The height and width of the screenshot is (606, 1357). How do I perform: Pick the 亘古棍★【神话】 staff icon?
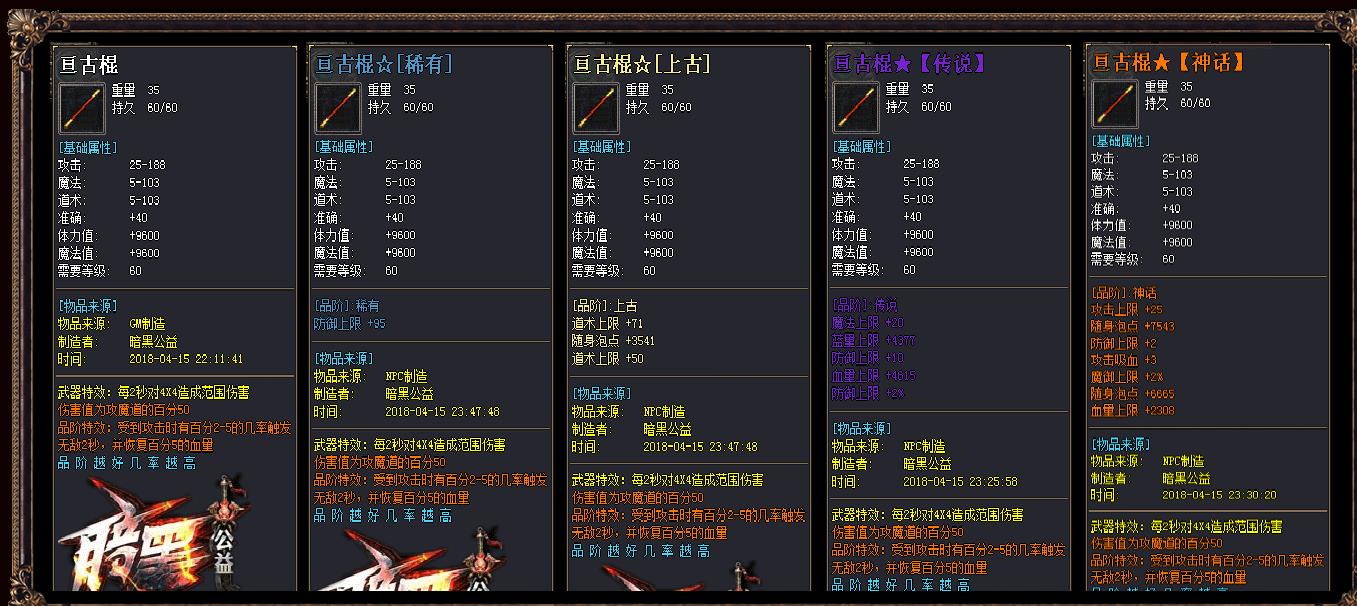[x=1115, y=104]
